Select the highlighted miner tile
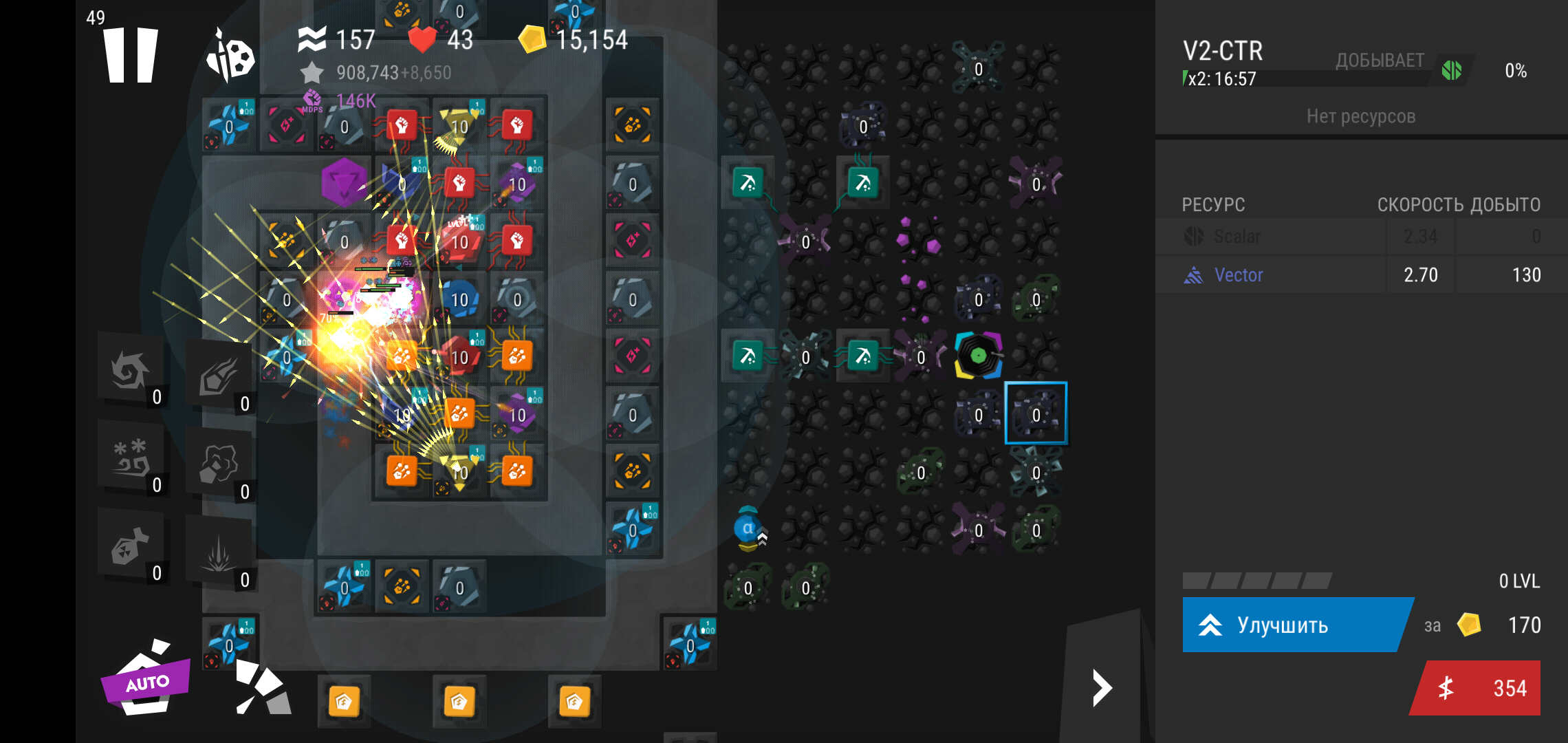 [1036, 414]
